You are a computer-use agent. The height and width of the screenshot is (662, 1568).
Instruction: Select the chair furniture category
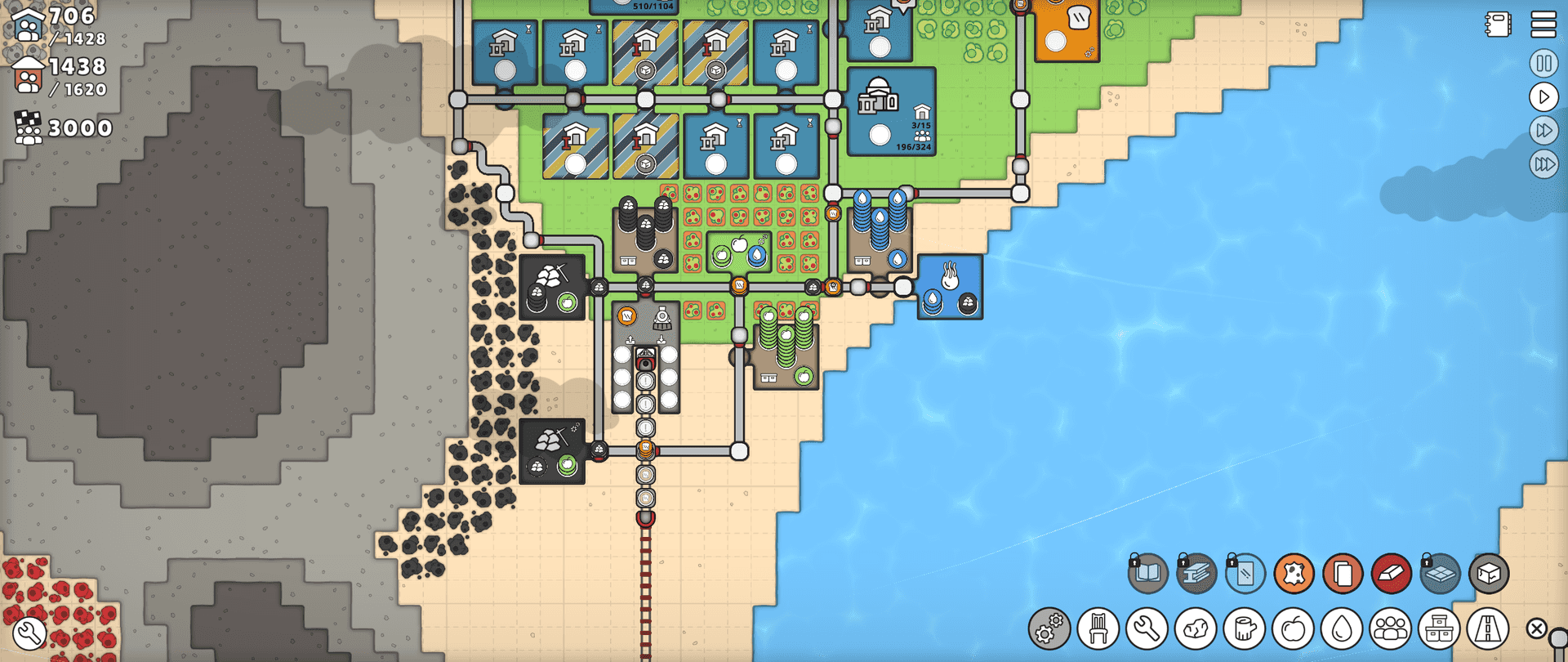pos(1098,629)
